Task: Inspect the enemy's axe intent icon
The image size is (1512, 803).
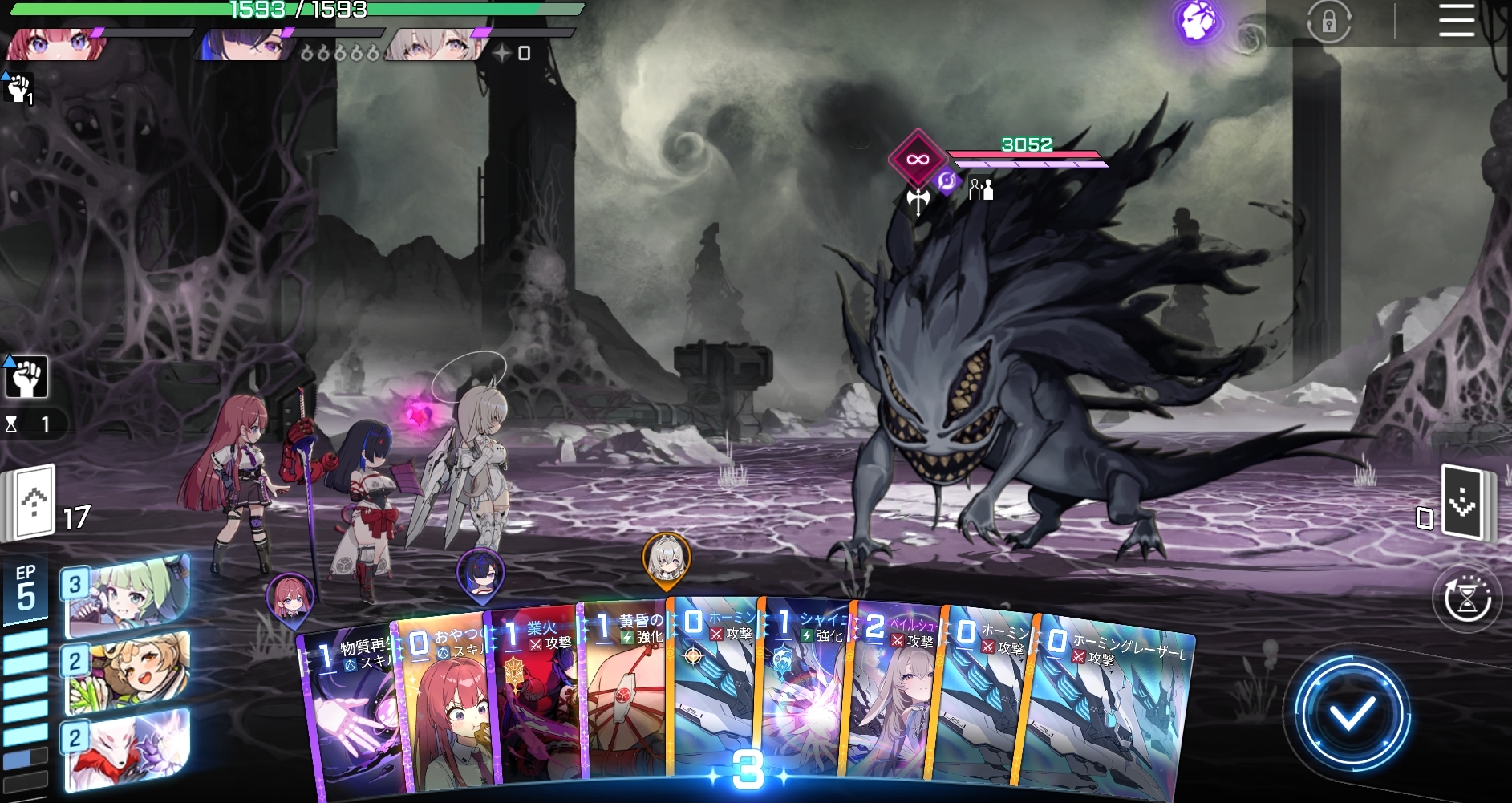Action: pyautogui.click(x=918, y=199)
